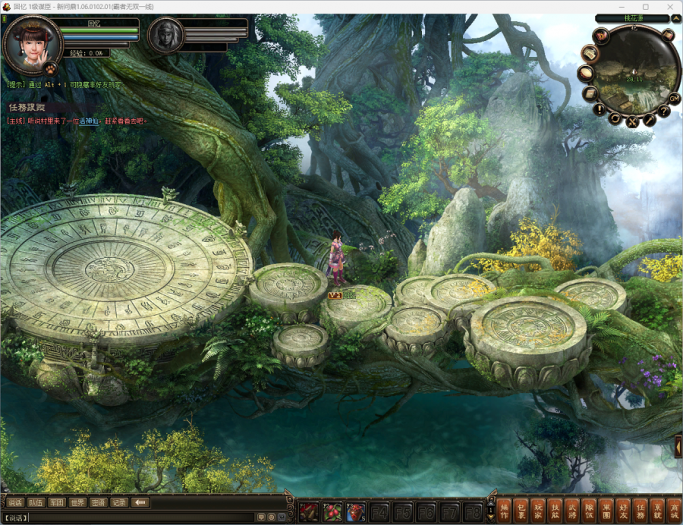Select the grey target portrait
This screenshot has width=683, height=525.
tap(166, 37)
